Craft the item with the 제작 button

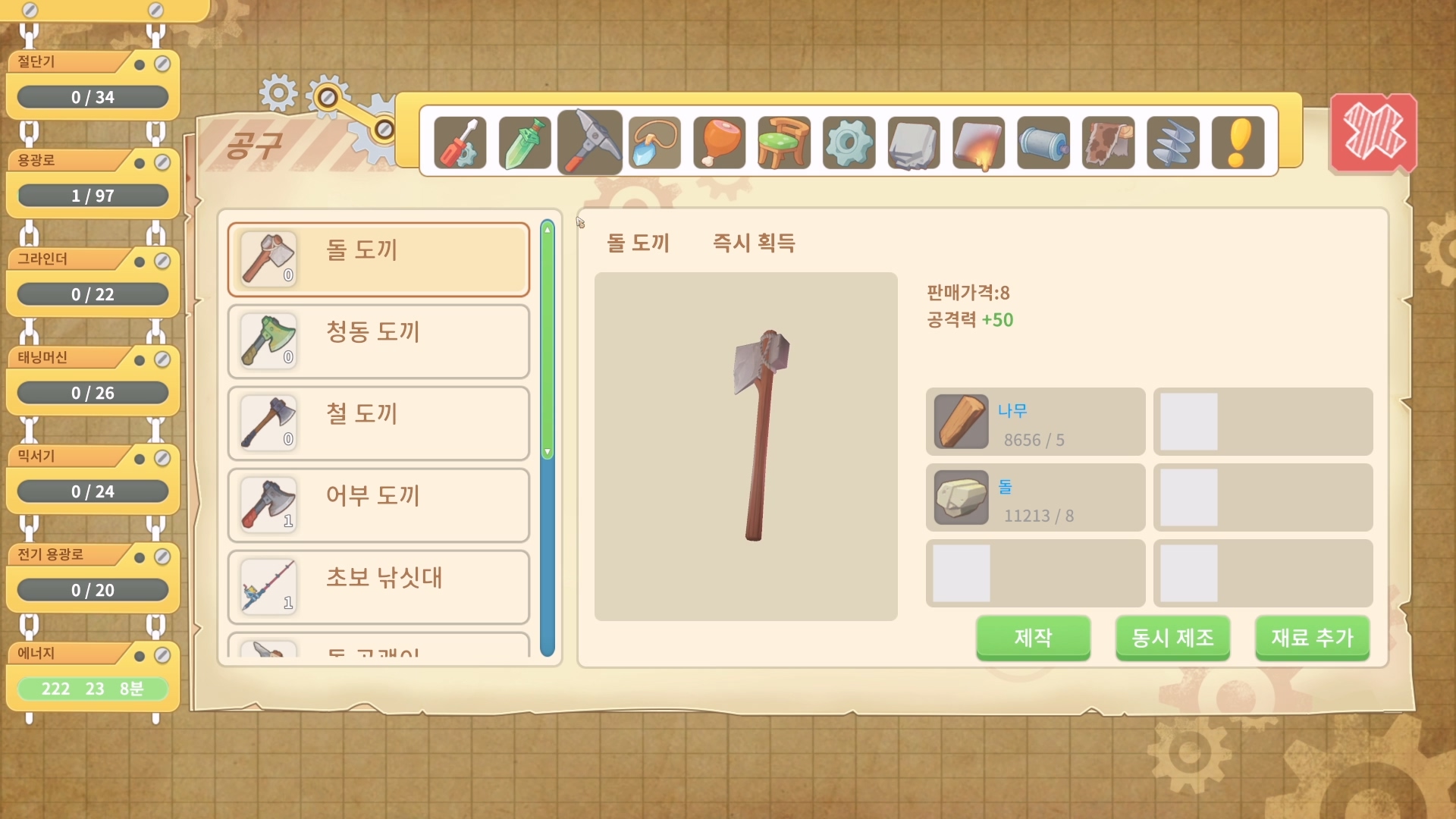point(1033,638)
